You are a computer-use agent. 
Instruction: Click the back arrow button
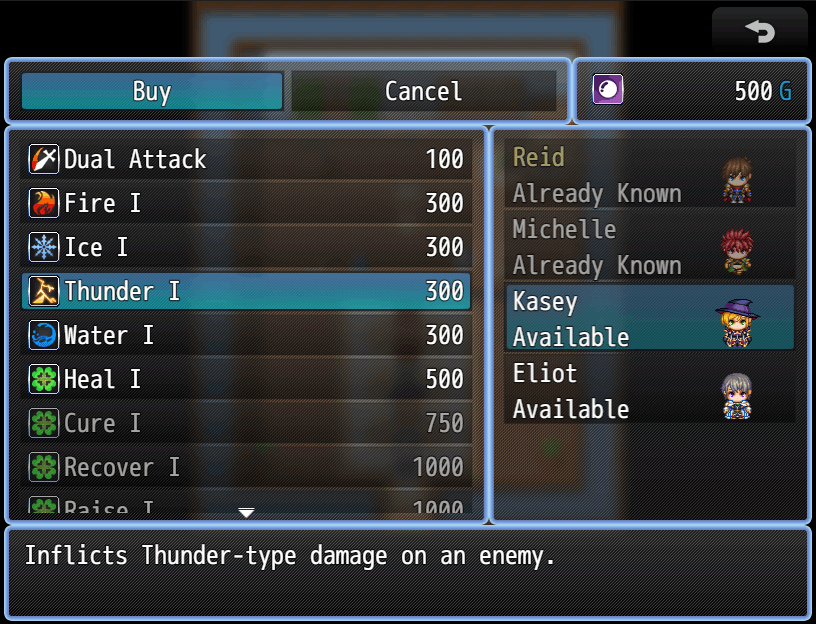tap(759, 31)
